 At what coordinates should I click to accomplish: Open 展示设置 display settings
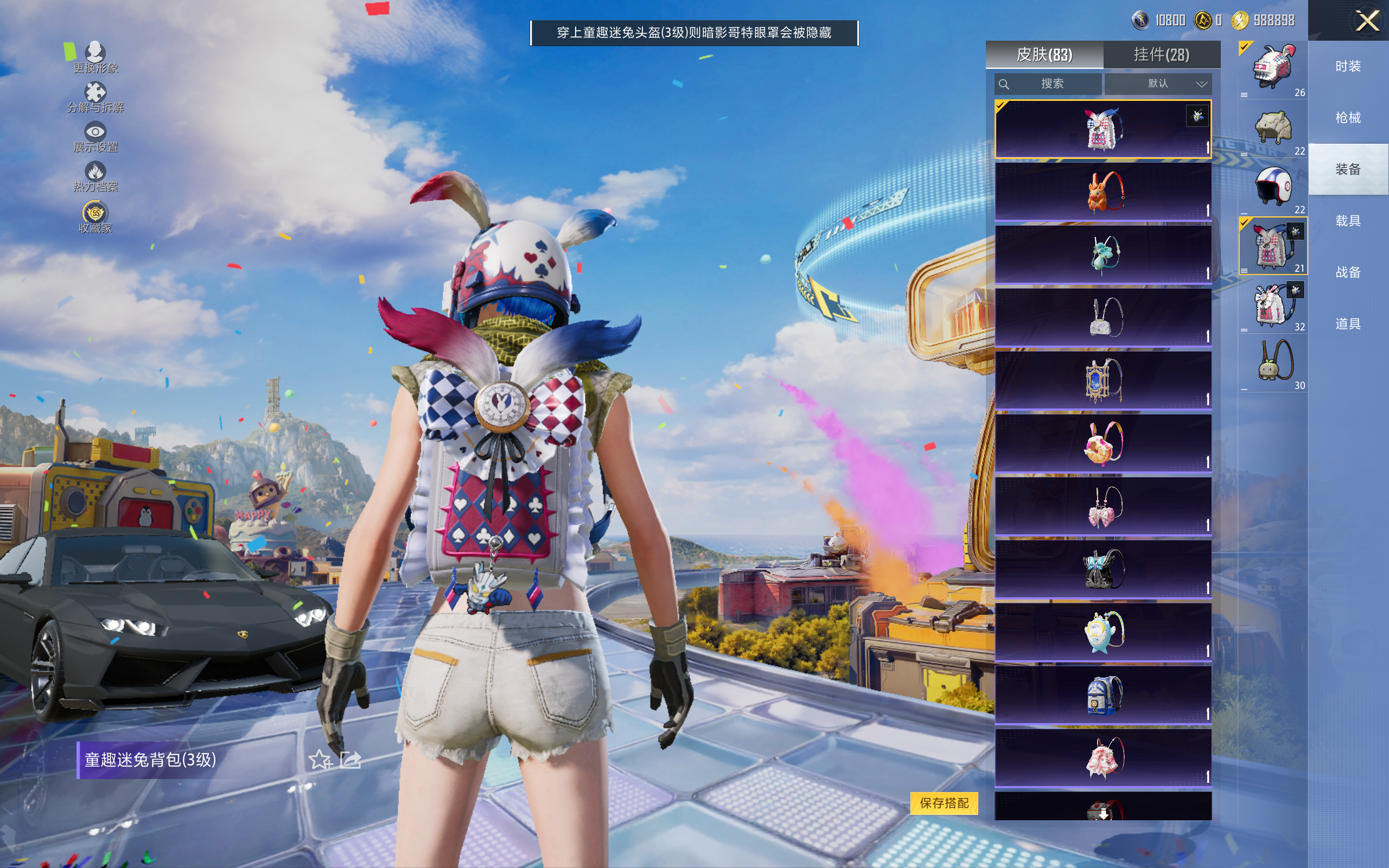[x=95, y=137]
